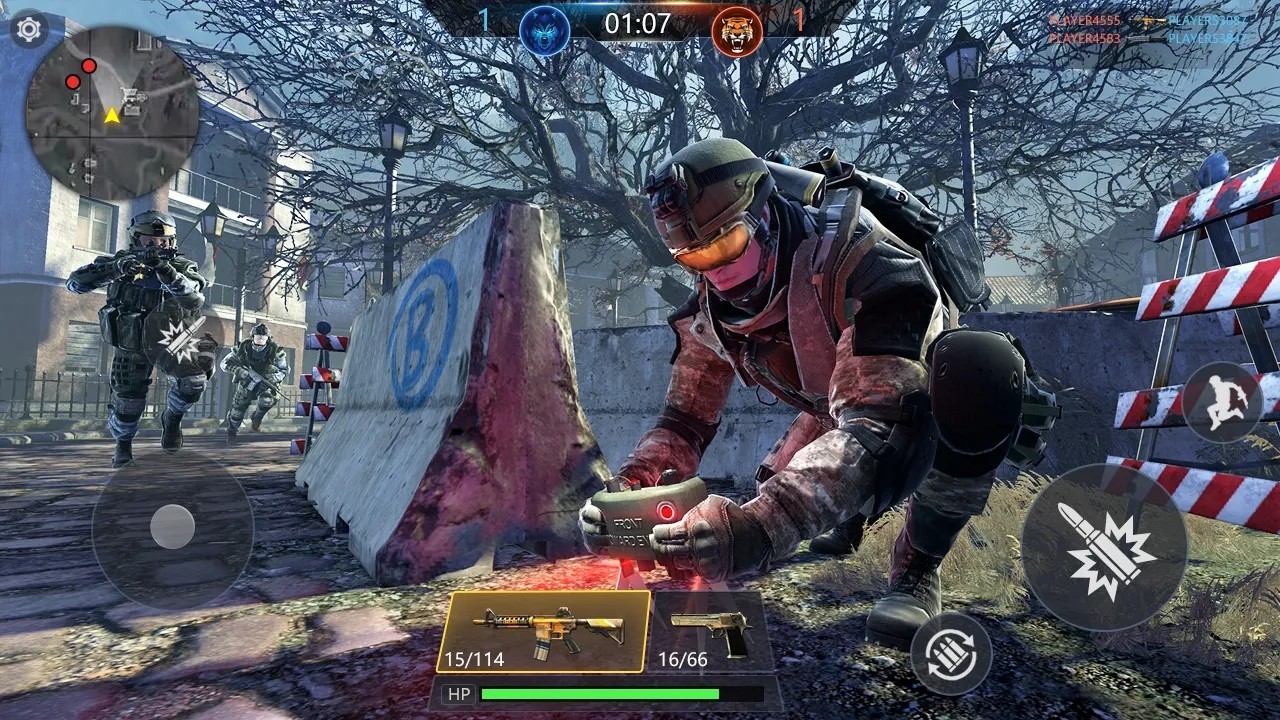This screenshot has height=720, width=1280.
Task: Activate the jump button
Action: [1222, 401]
